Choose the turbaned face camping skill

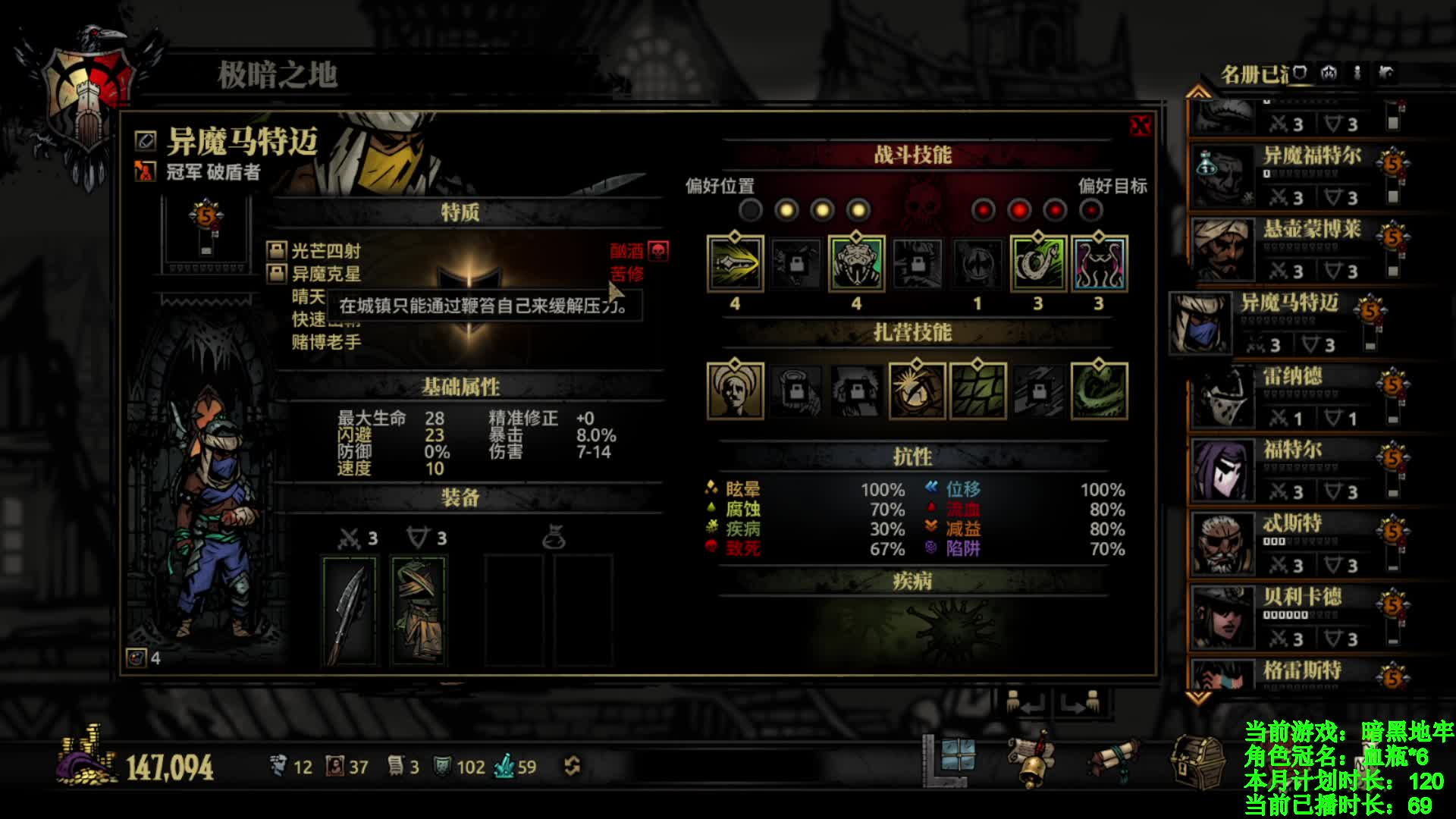735,391
